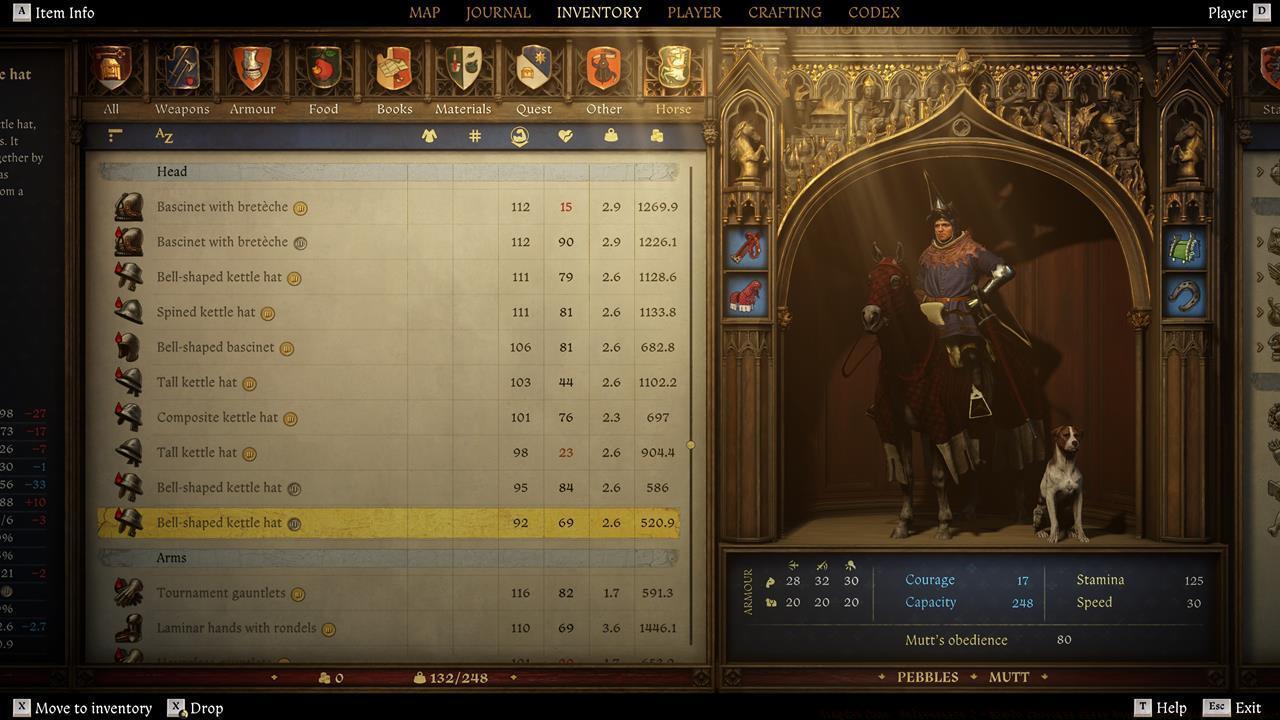Image resolution: width=1280 pixels, height=720 pixels.
Task: Expand the Head armor section
Action: [172, 171]
